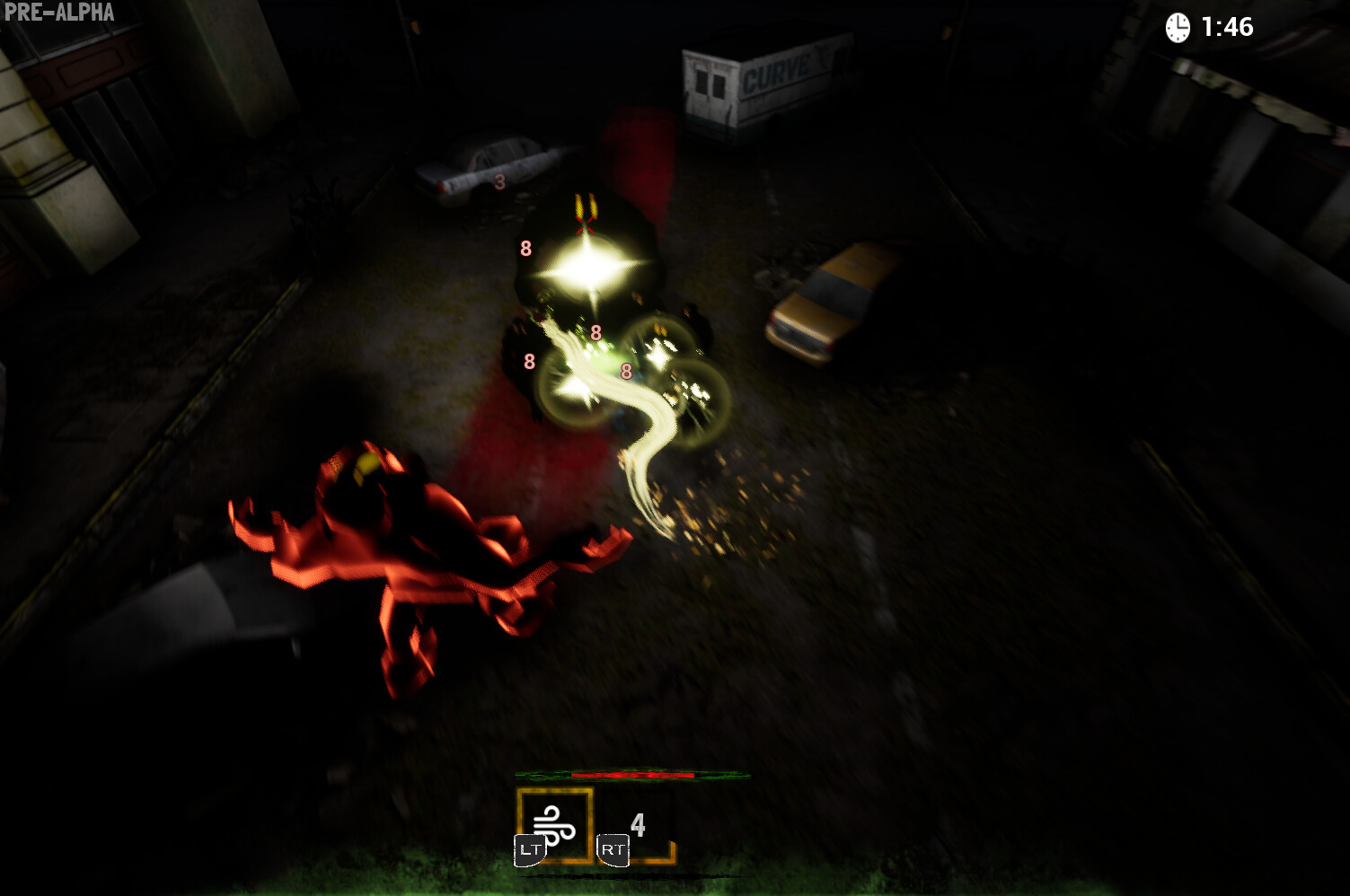Screen dimensions: 1350x896
Task: Click the 1:46 timer text
Action: click(x=1226, y=26)
